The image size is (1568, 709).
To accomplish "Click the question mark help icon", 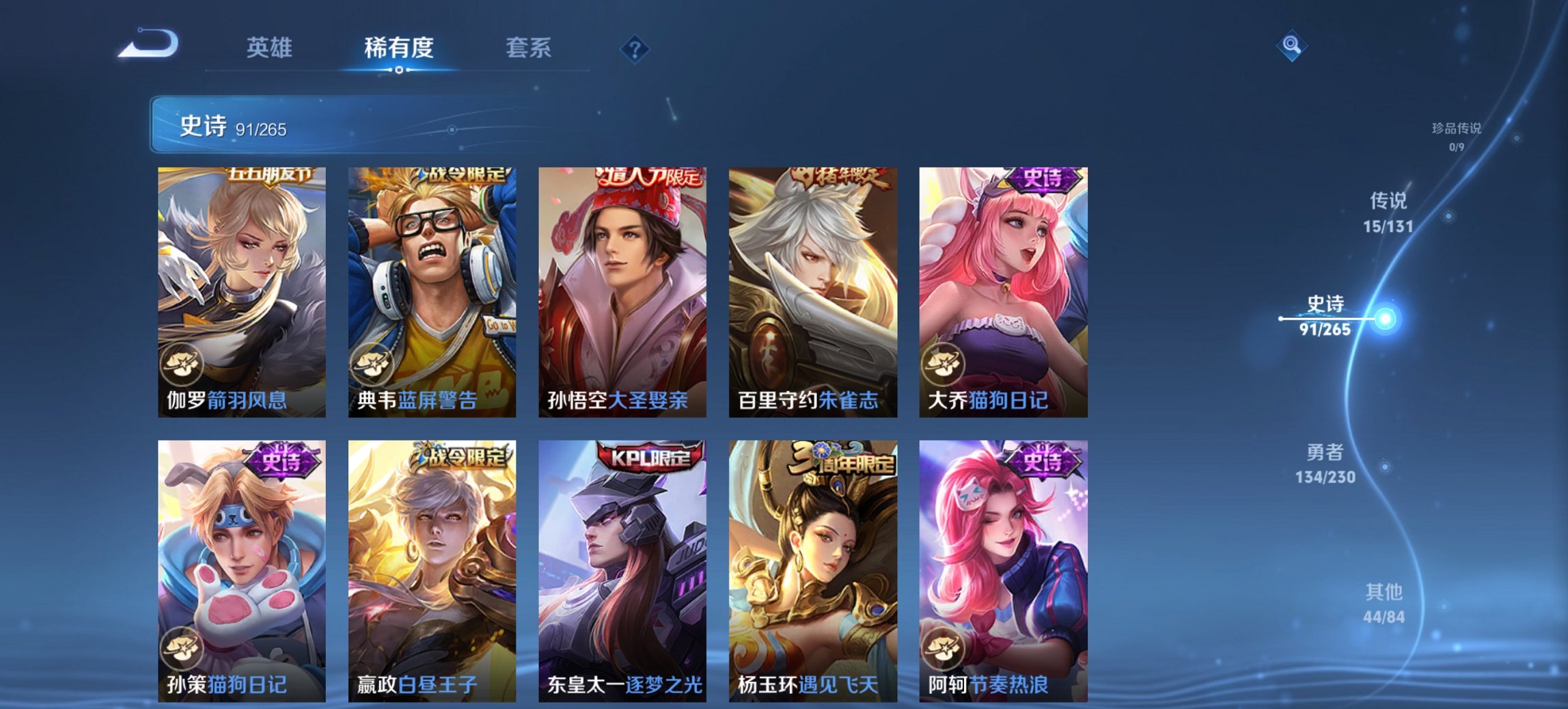I will point(635,49).
